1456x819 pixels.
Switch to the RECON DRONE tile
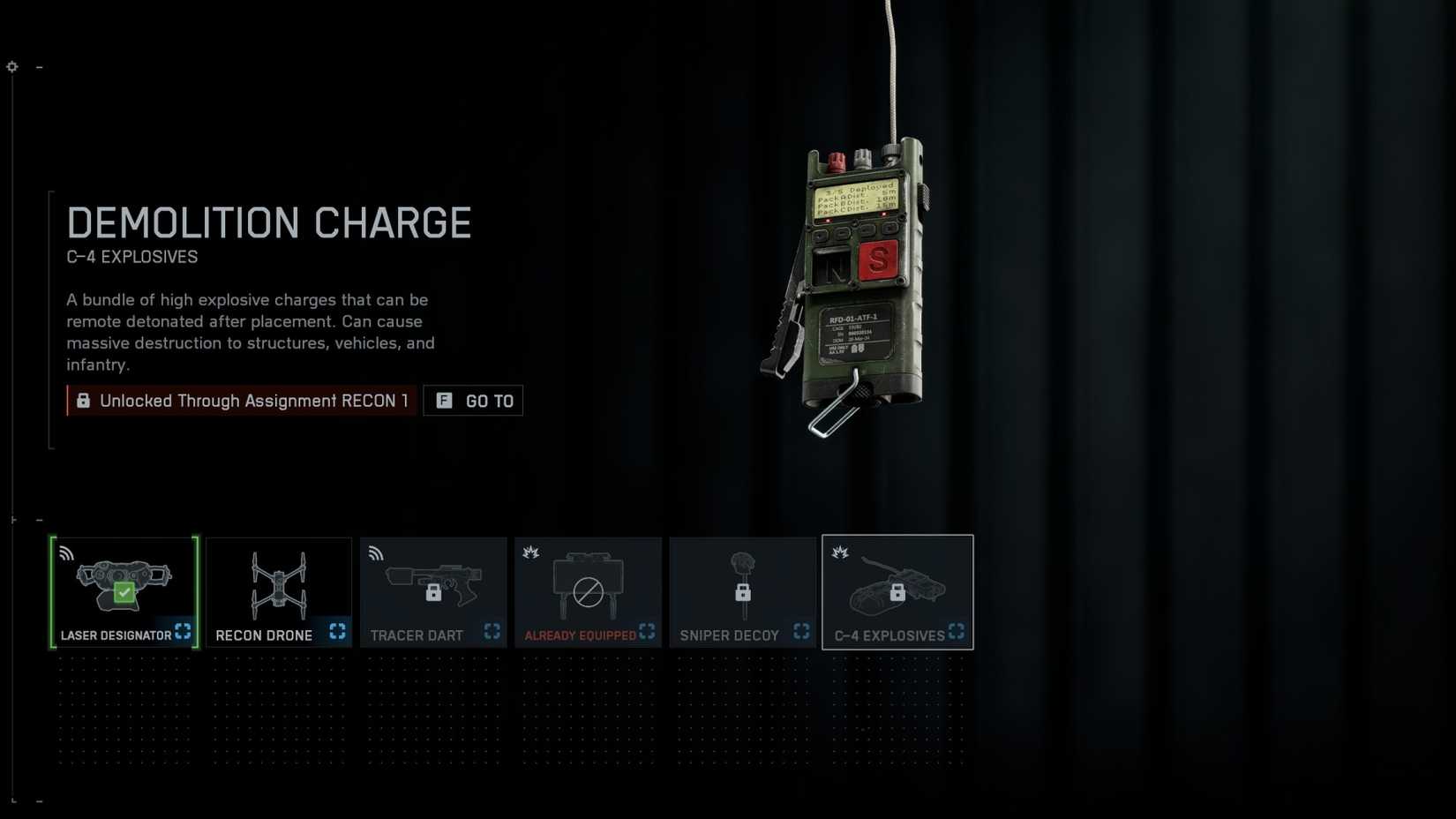coord(279,591)
